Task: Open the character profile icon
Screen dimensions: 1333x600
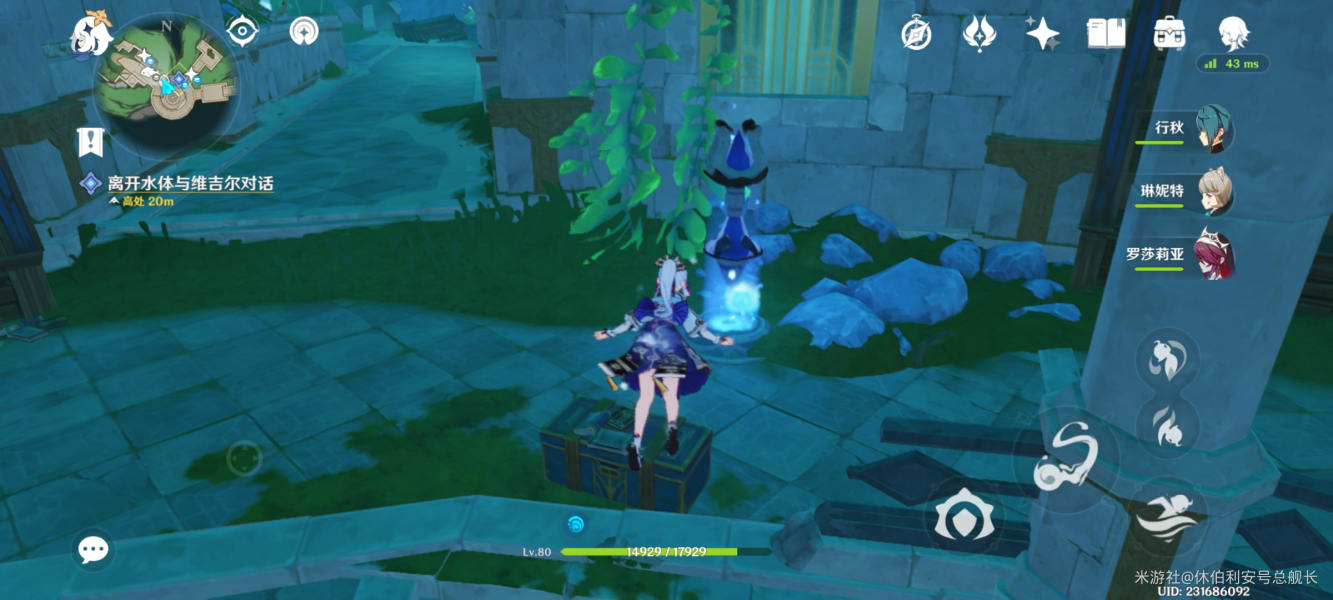Action: pyautogui.click(x=1233, y=31)
